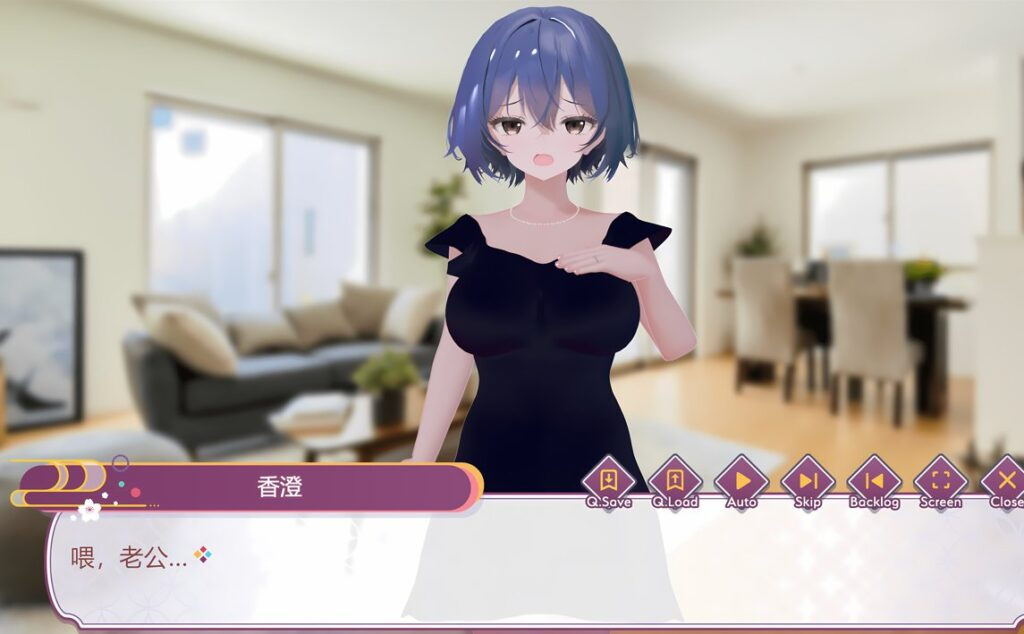The image size is (1024, 634).
Task: Open quick load with Q.Load
Action: (x=675, y=481)
